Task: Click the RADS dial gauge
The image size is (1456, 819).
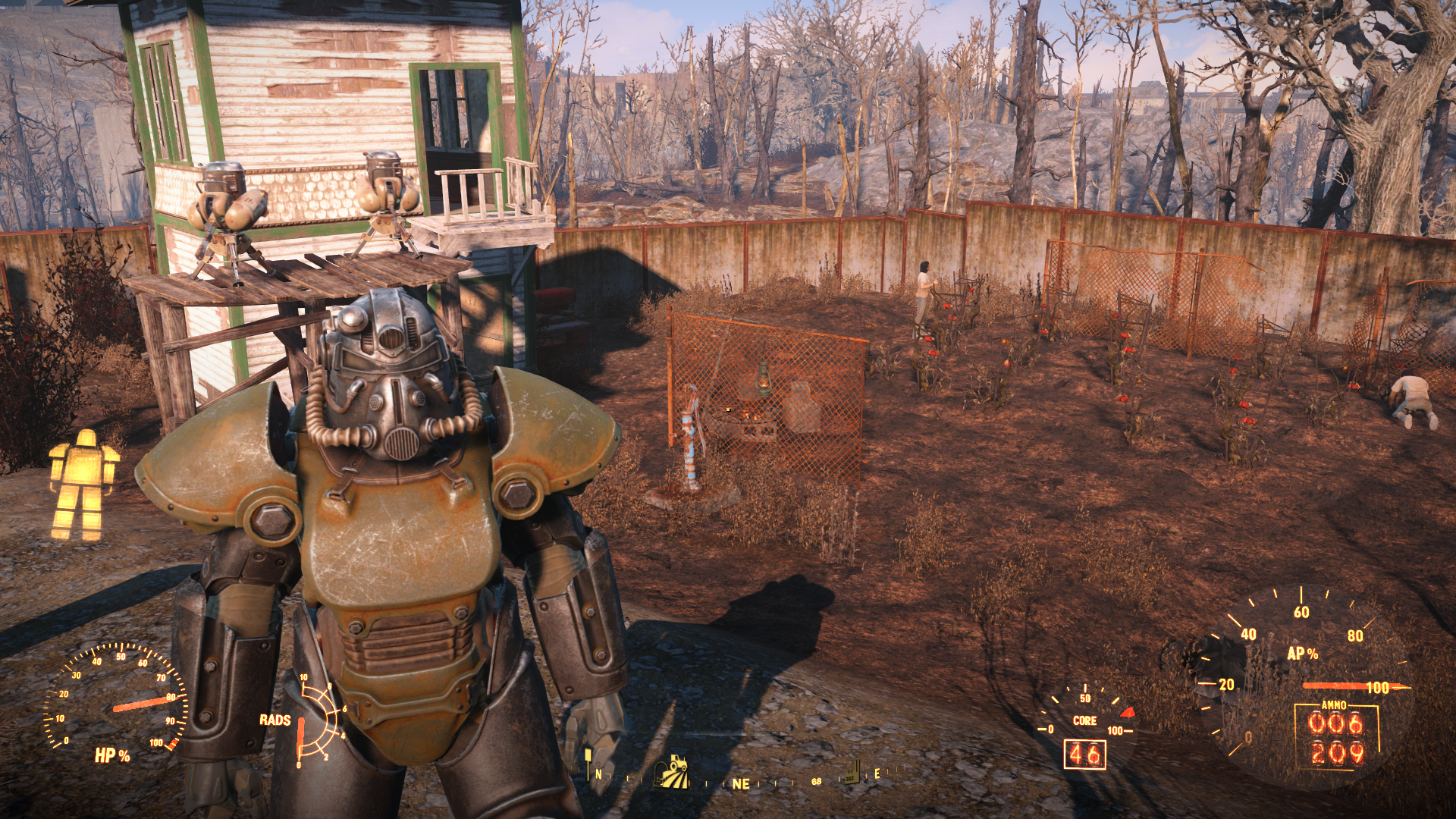Action: [x=313, y=720]
